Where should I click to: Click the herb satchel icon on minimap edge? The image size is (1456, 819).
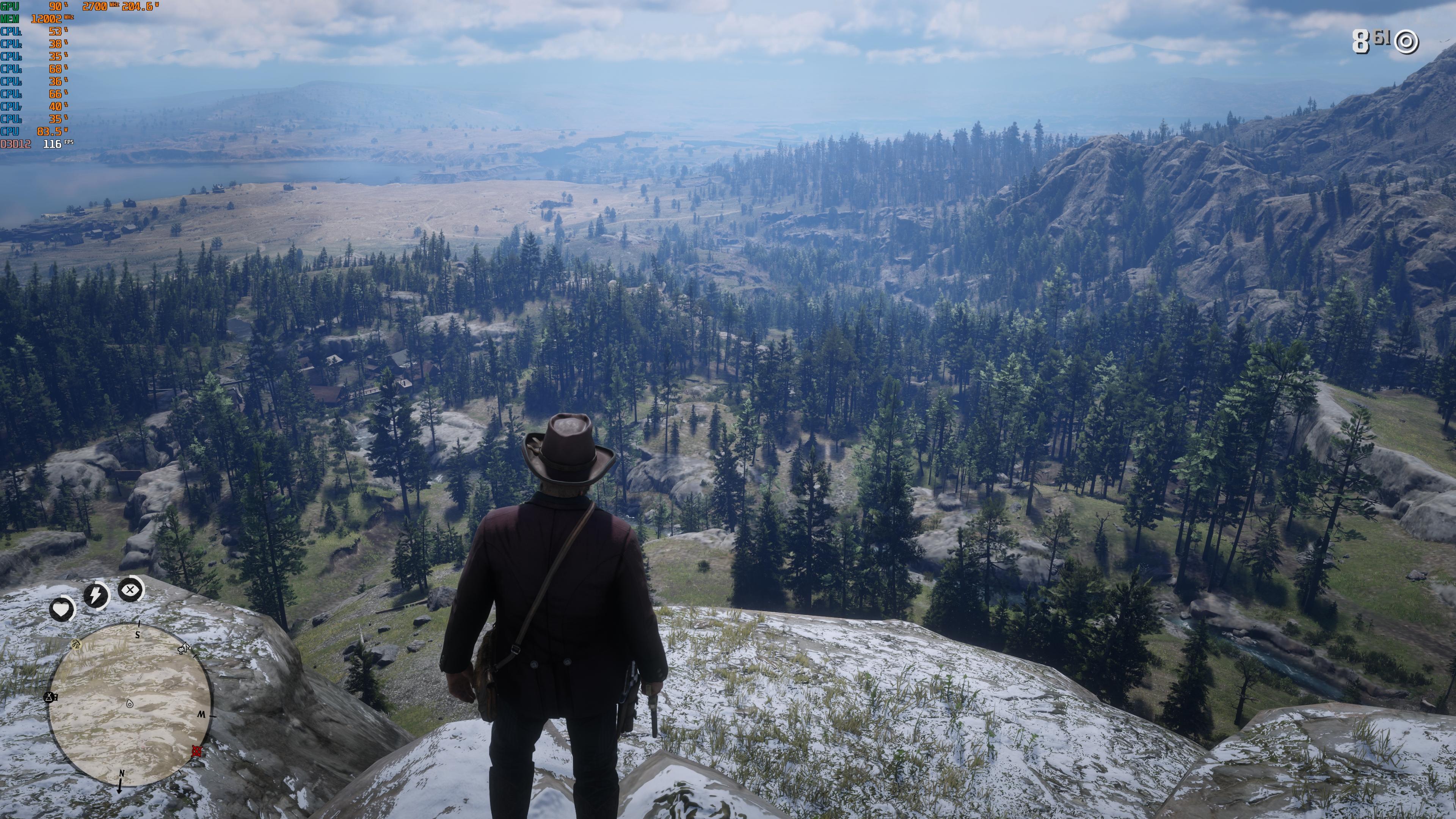click(76, 644)
